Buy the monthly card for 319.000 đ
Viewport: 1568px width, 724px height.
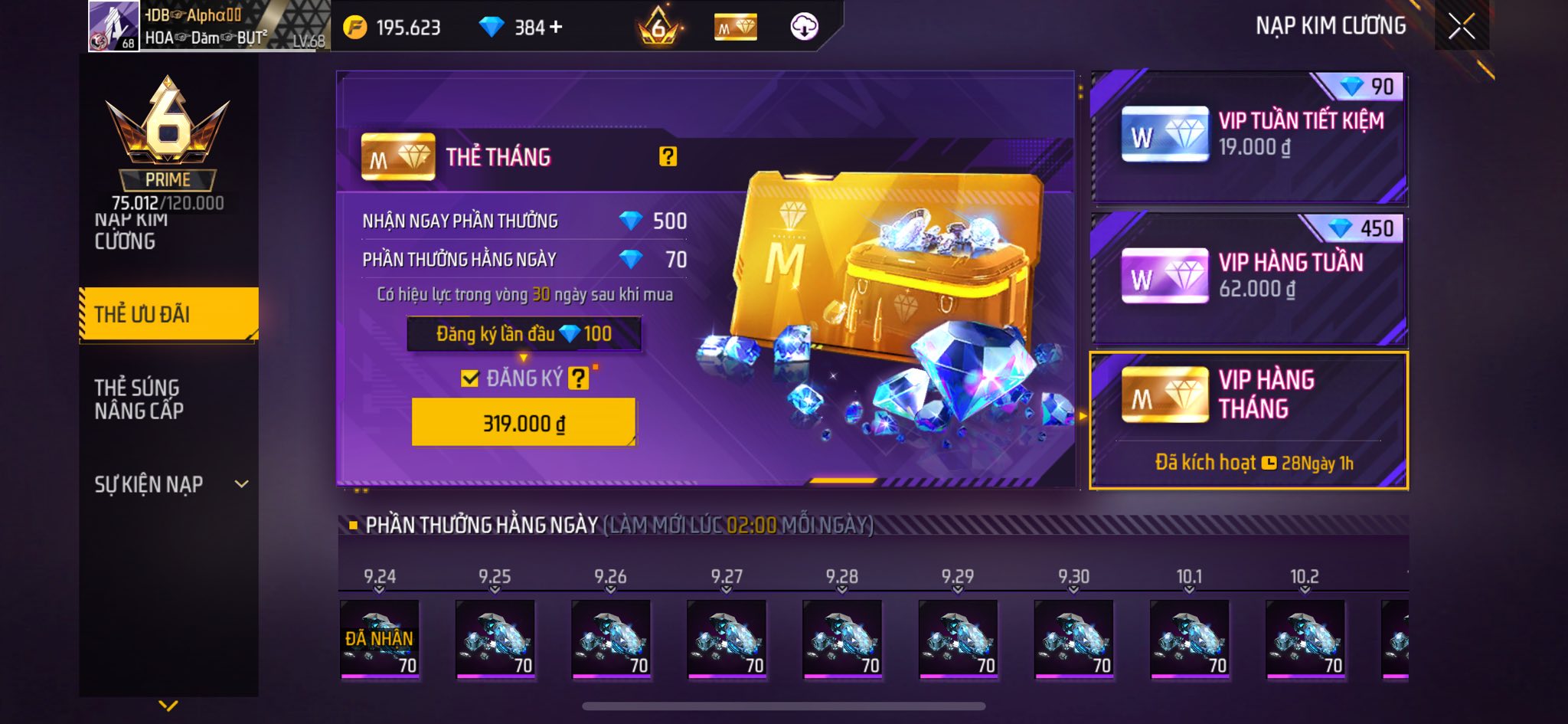point(524,422)
